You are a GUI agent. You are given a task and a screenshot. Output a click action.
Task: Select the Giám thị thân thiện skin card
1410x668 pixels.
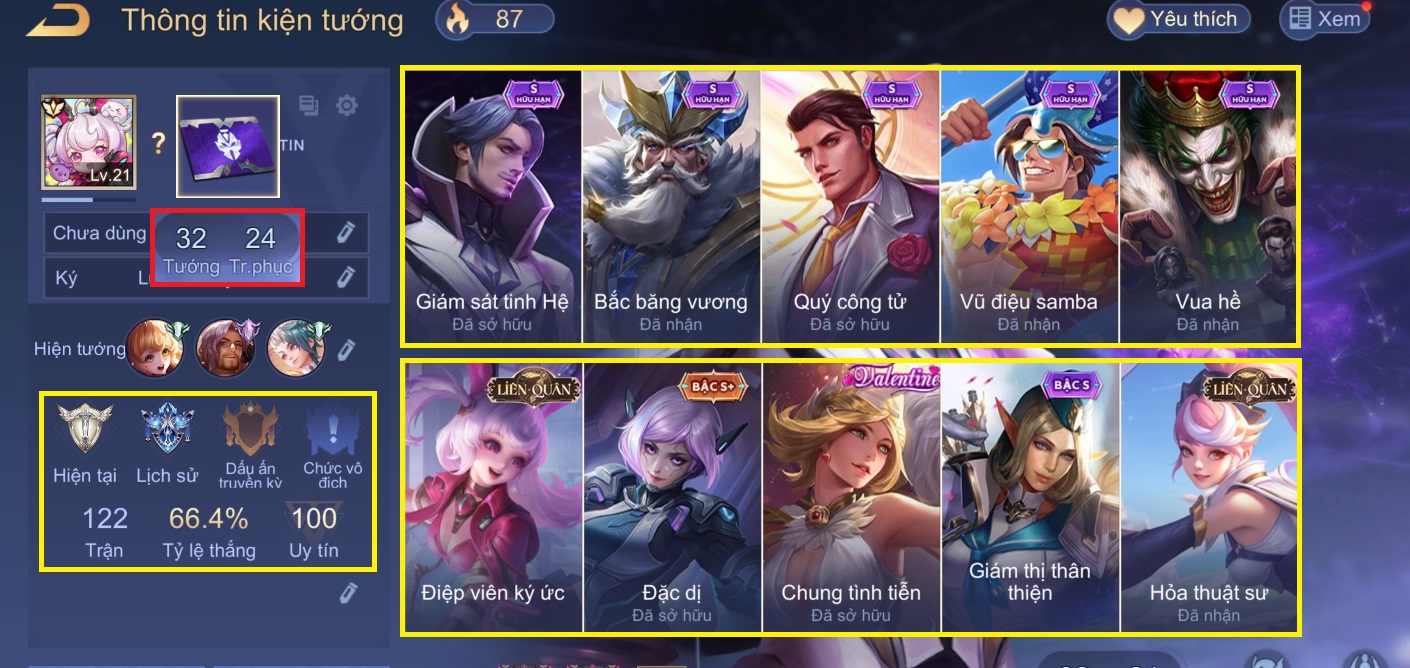coord(1029,497)
